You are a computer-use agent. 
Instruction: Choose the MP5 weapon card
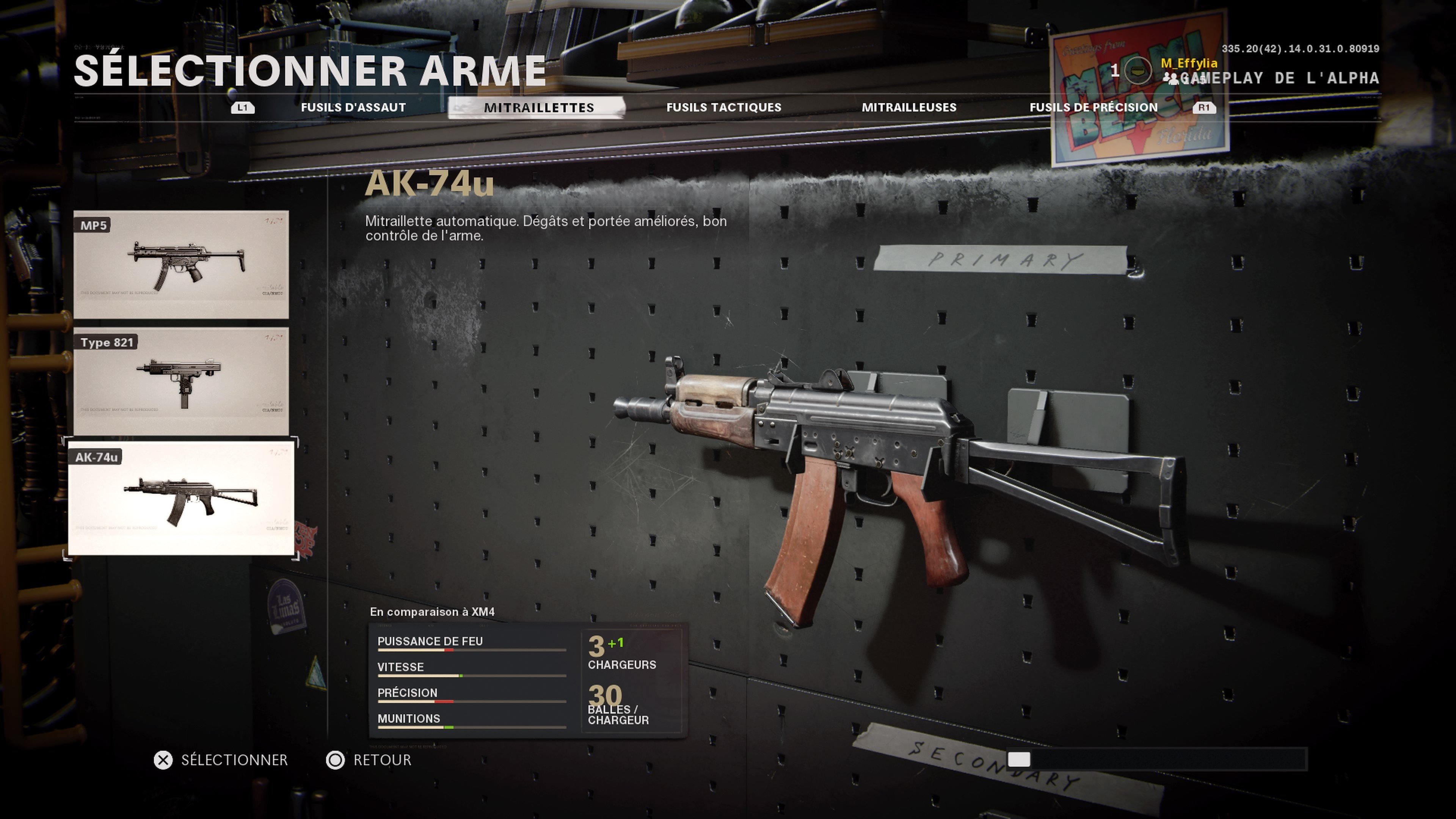181,264
